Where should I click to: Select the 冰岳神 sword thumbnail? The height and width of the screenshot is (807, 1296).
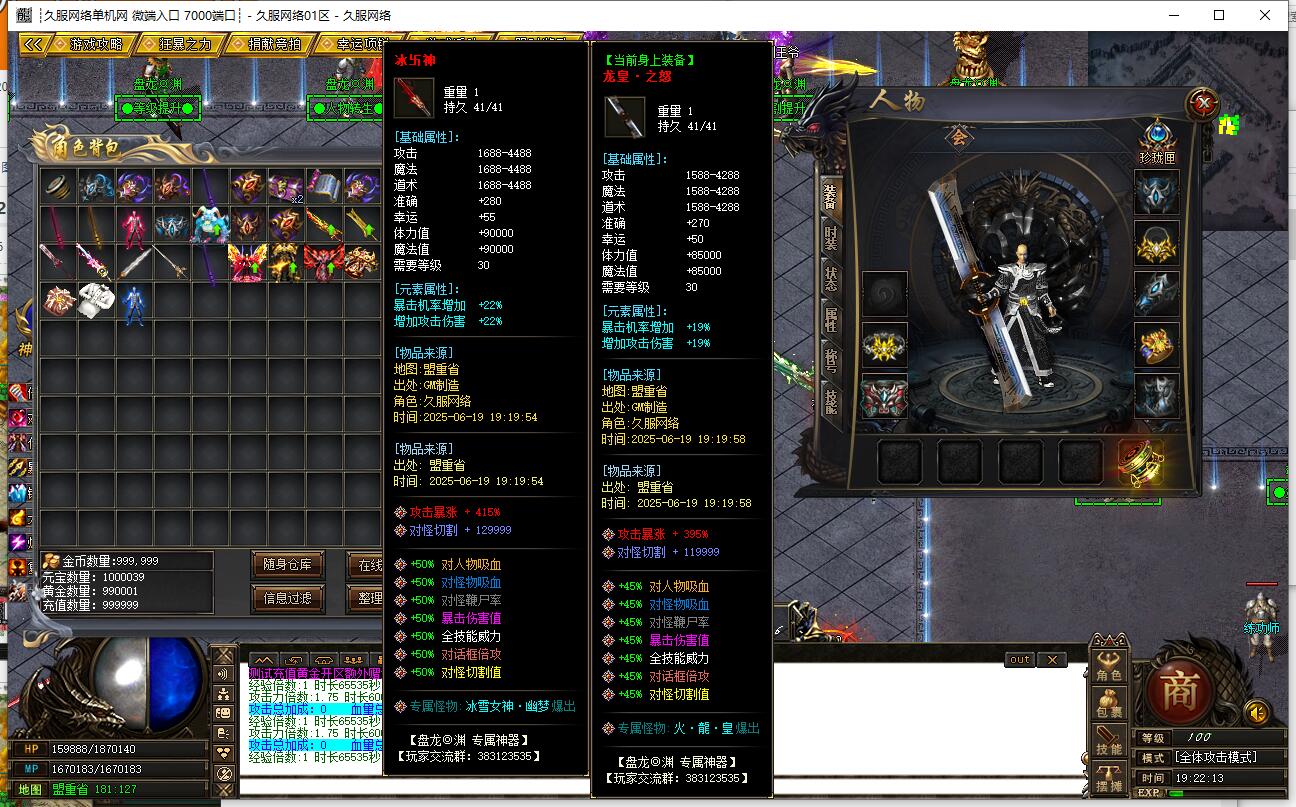413,100
